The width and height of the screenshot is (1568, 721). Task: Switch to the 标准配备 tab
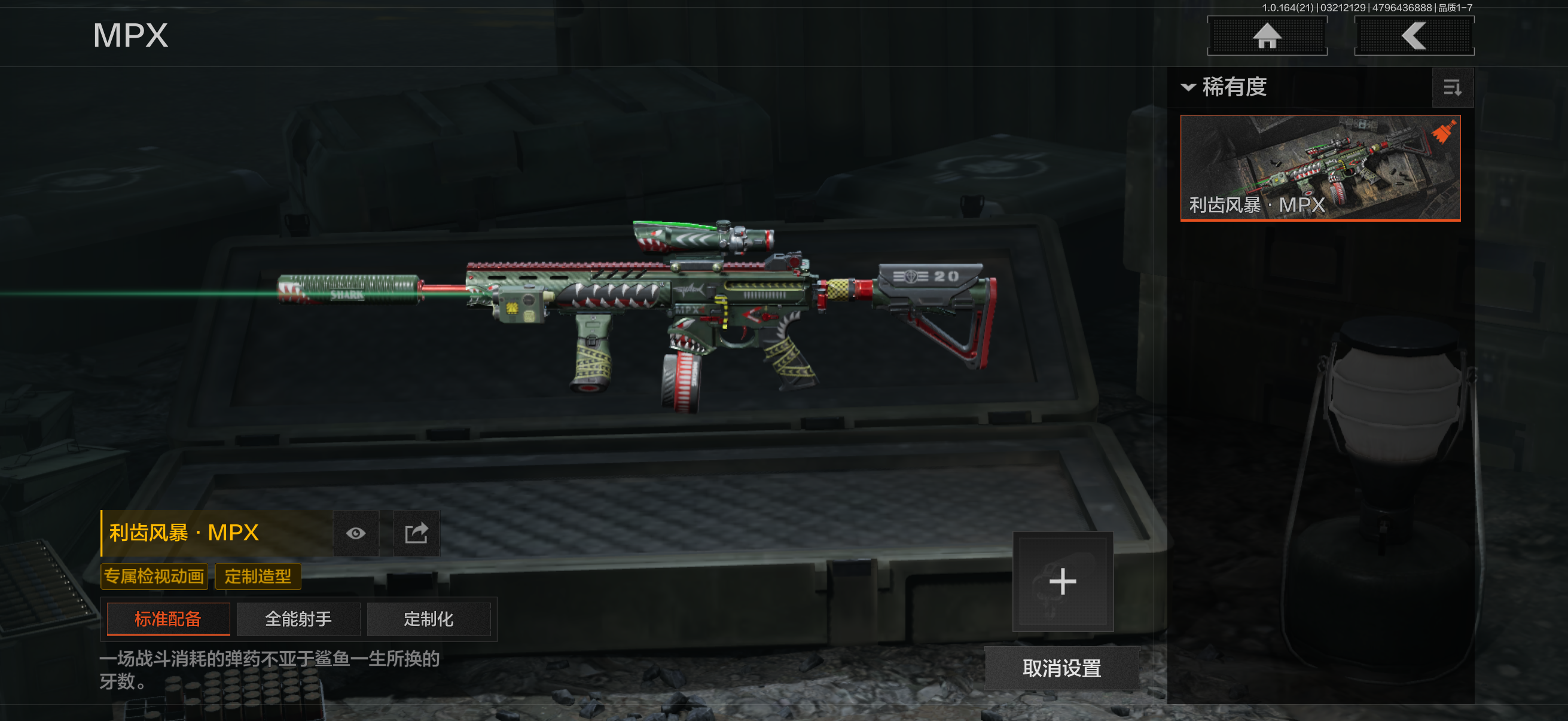click(168, 619)
